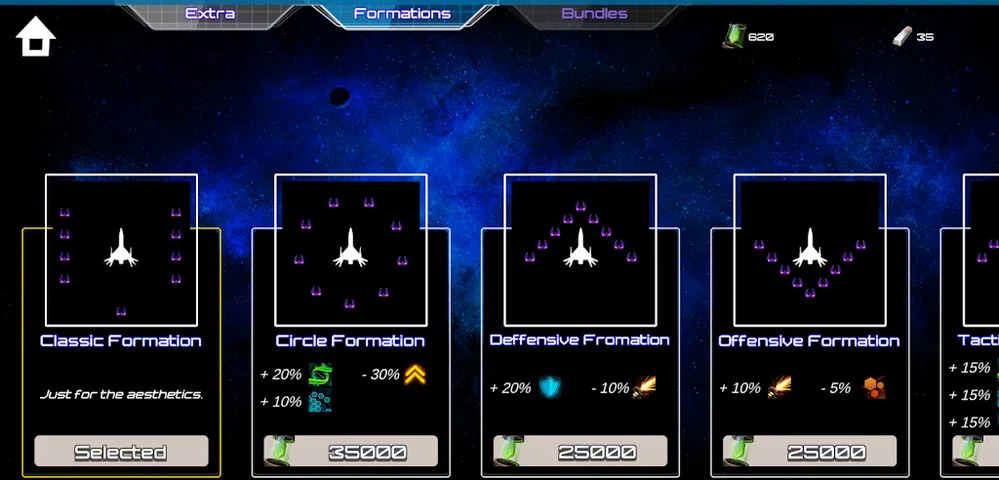Switch to the Bundles tab
This screenshot has height=480, width=999.
pos(594,14)
